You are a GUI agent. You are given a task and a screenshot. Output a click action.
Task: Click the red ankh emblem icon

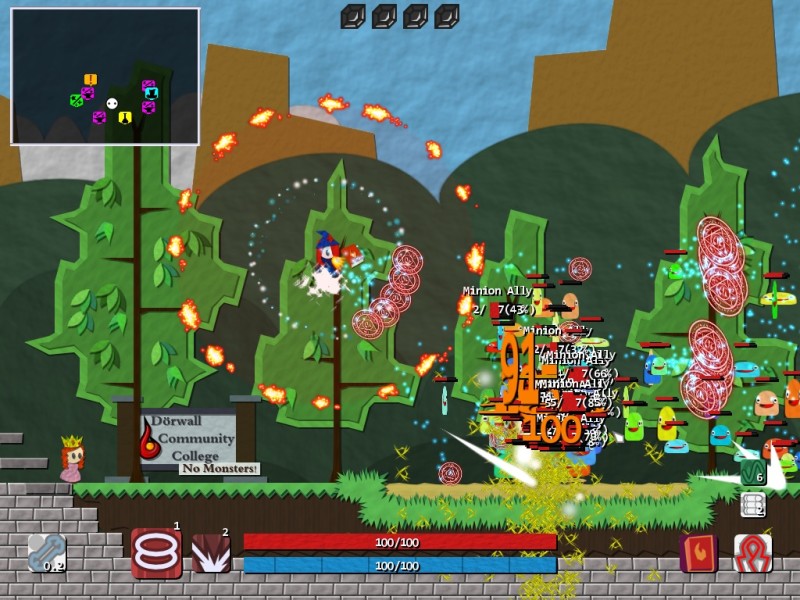pyautogui.click(x=752, y=553)
